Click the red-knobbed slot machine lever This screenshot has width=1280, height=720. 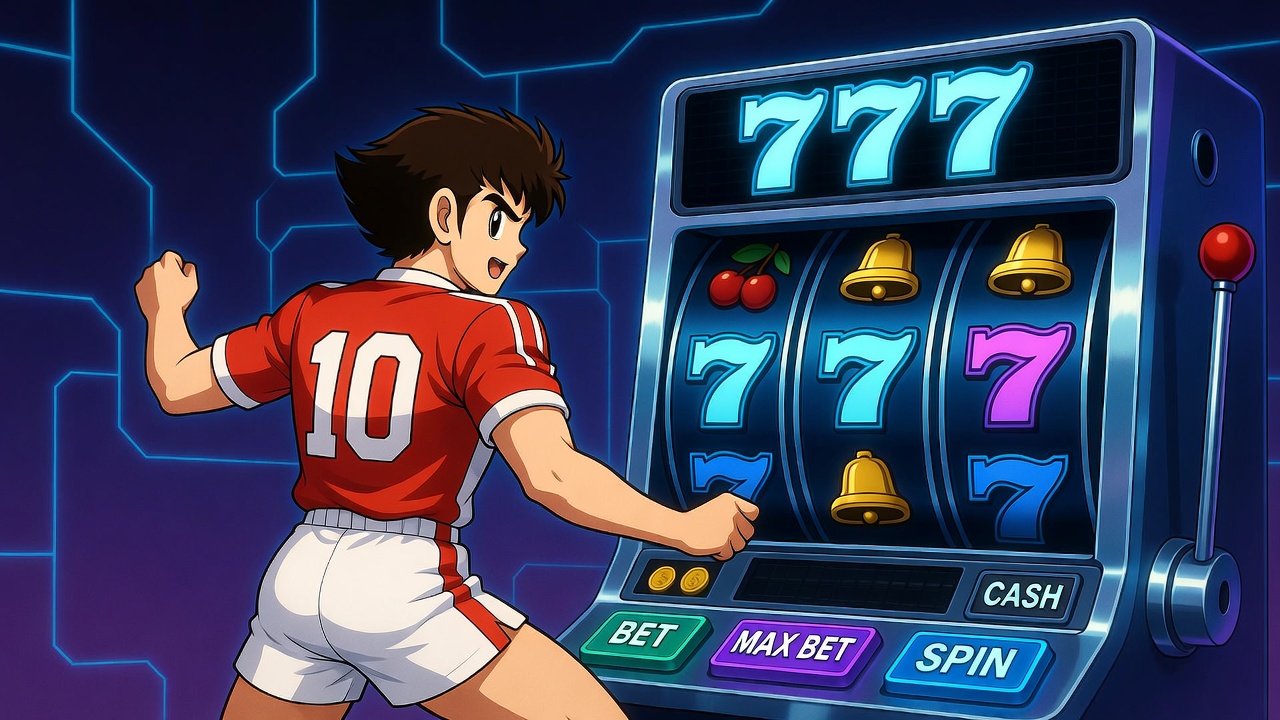point(1225,252)
